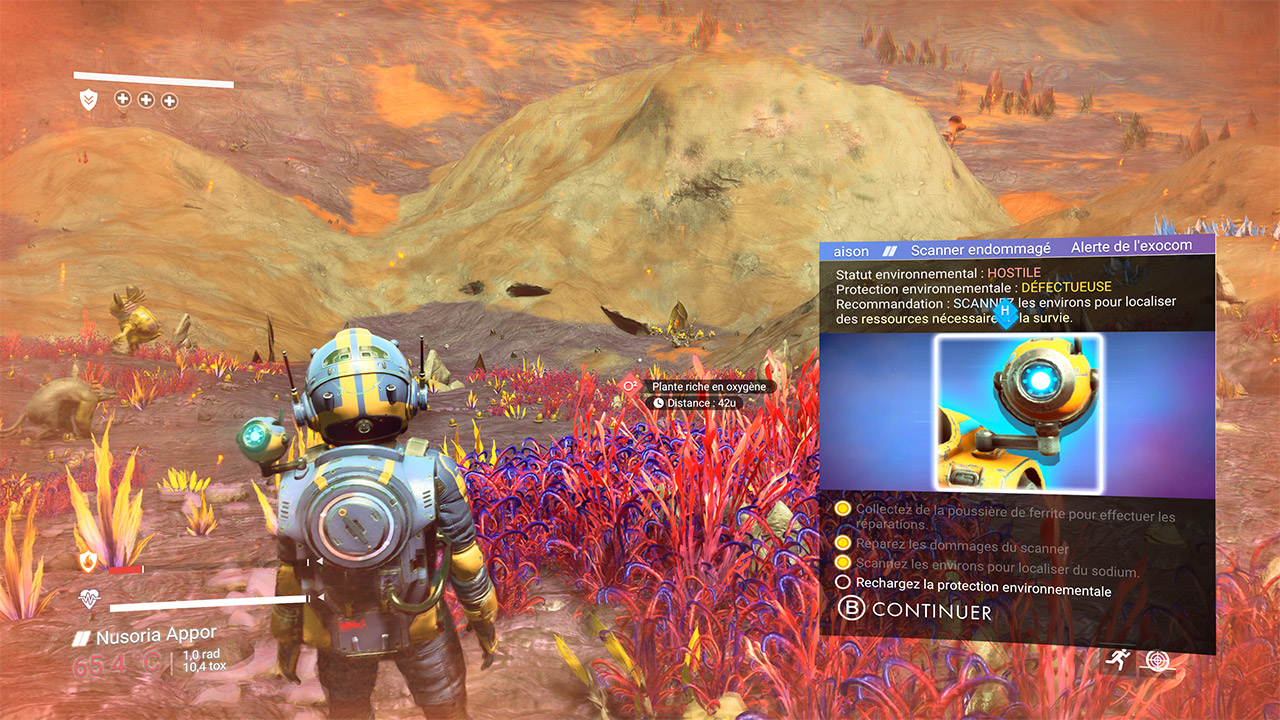This screenshot has width=1280, height=720.
Task: Click the life support heart icon
Action: click(88, 599)
